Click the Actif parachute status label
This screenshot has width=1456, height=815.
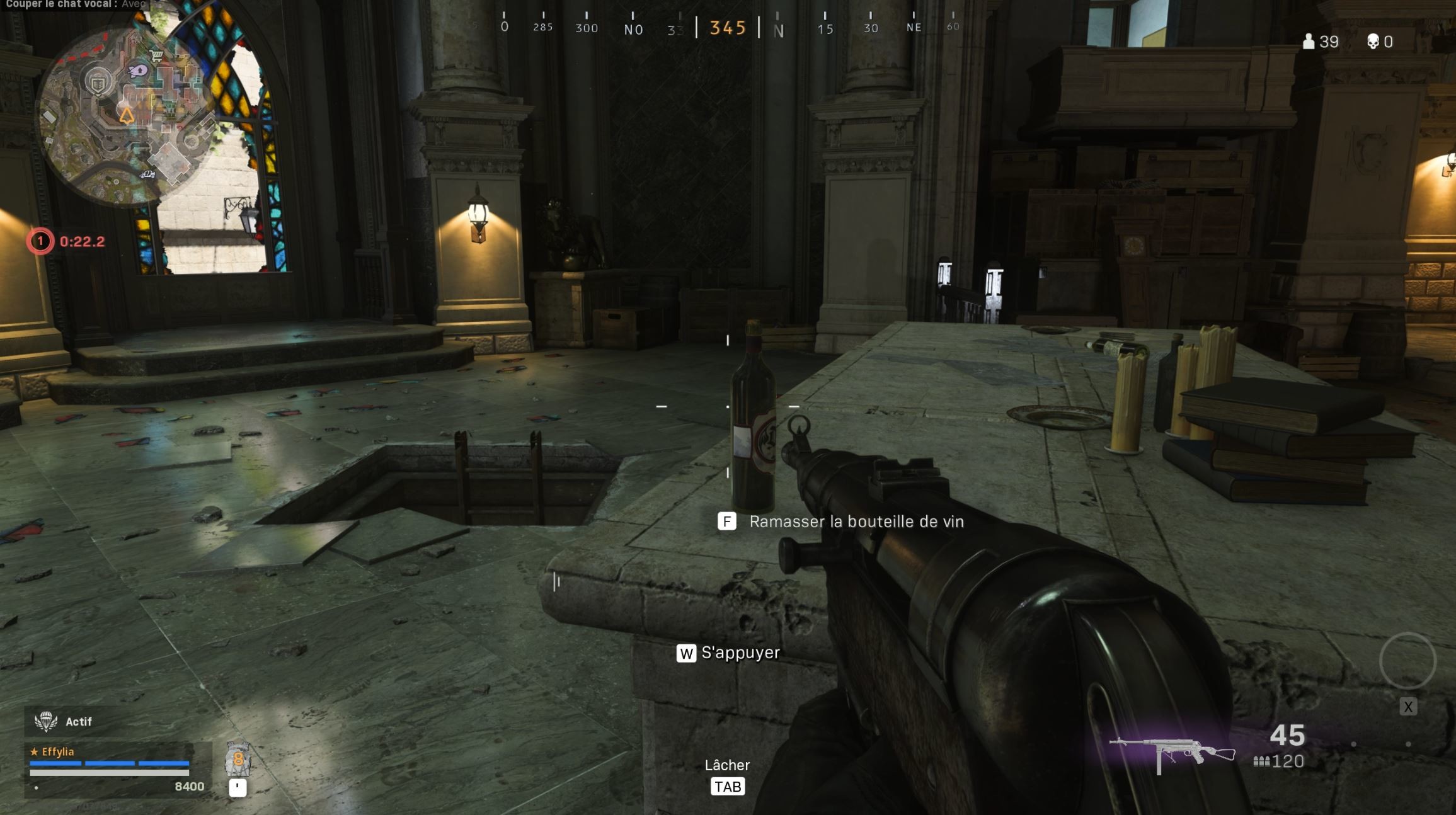(x=77, y=721)
